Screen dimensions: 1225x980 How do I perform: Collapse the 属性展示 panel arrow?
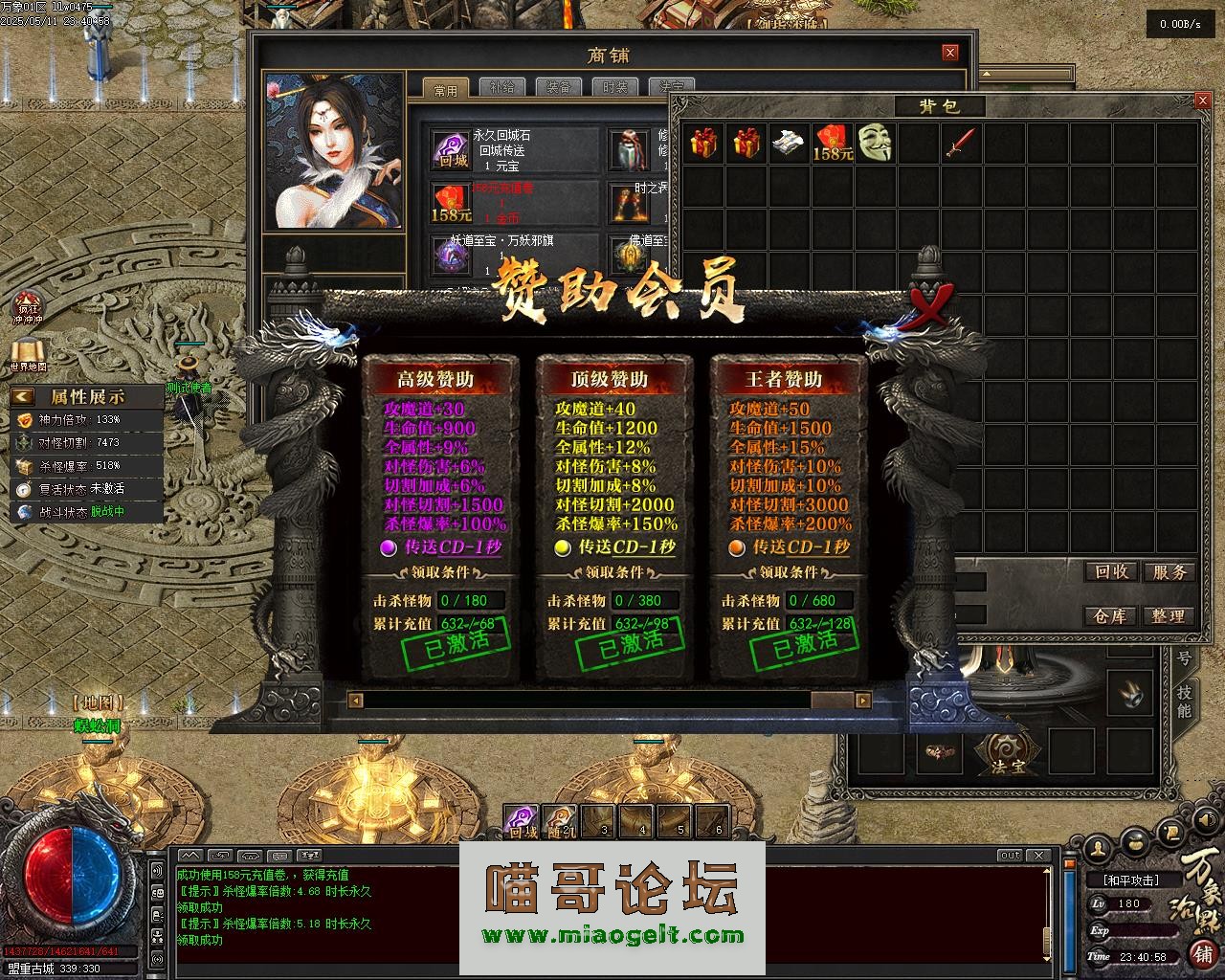(x=23, y=396)
